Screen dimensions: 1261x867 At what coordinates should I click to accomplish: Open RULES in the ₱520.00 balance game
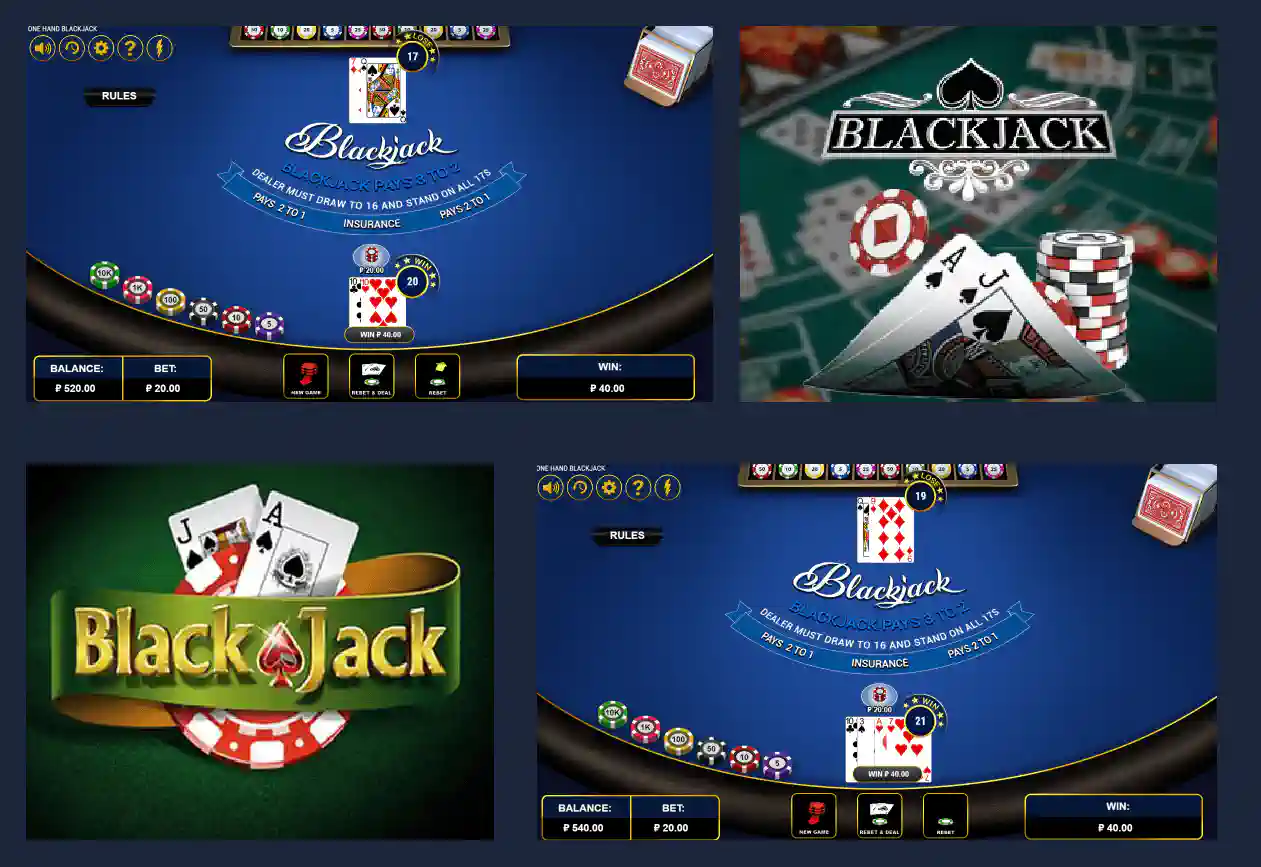tap(119, 97)
